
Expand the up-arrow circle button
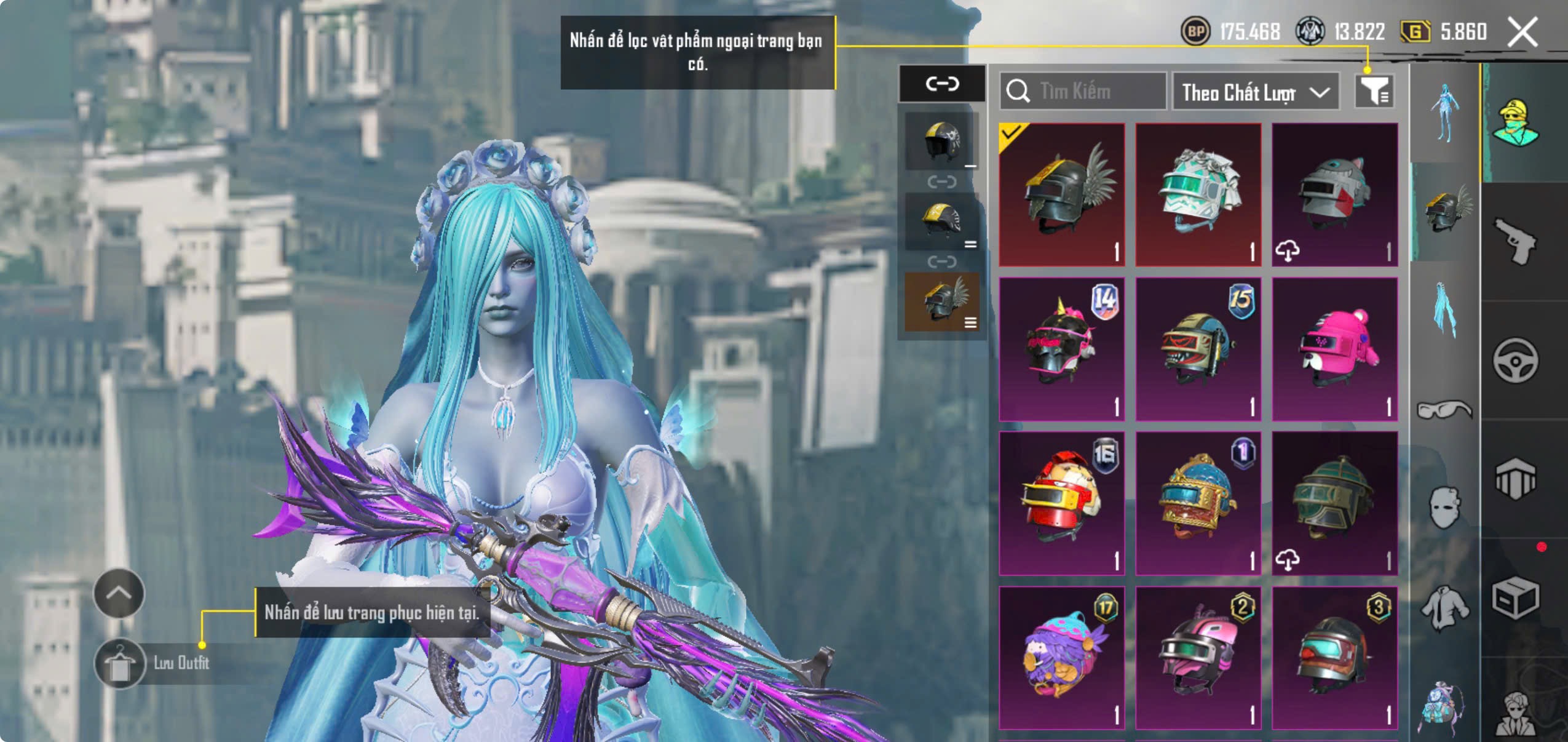coord(119,593)
